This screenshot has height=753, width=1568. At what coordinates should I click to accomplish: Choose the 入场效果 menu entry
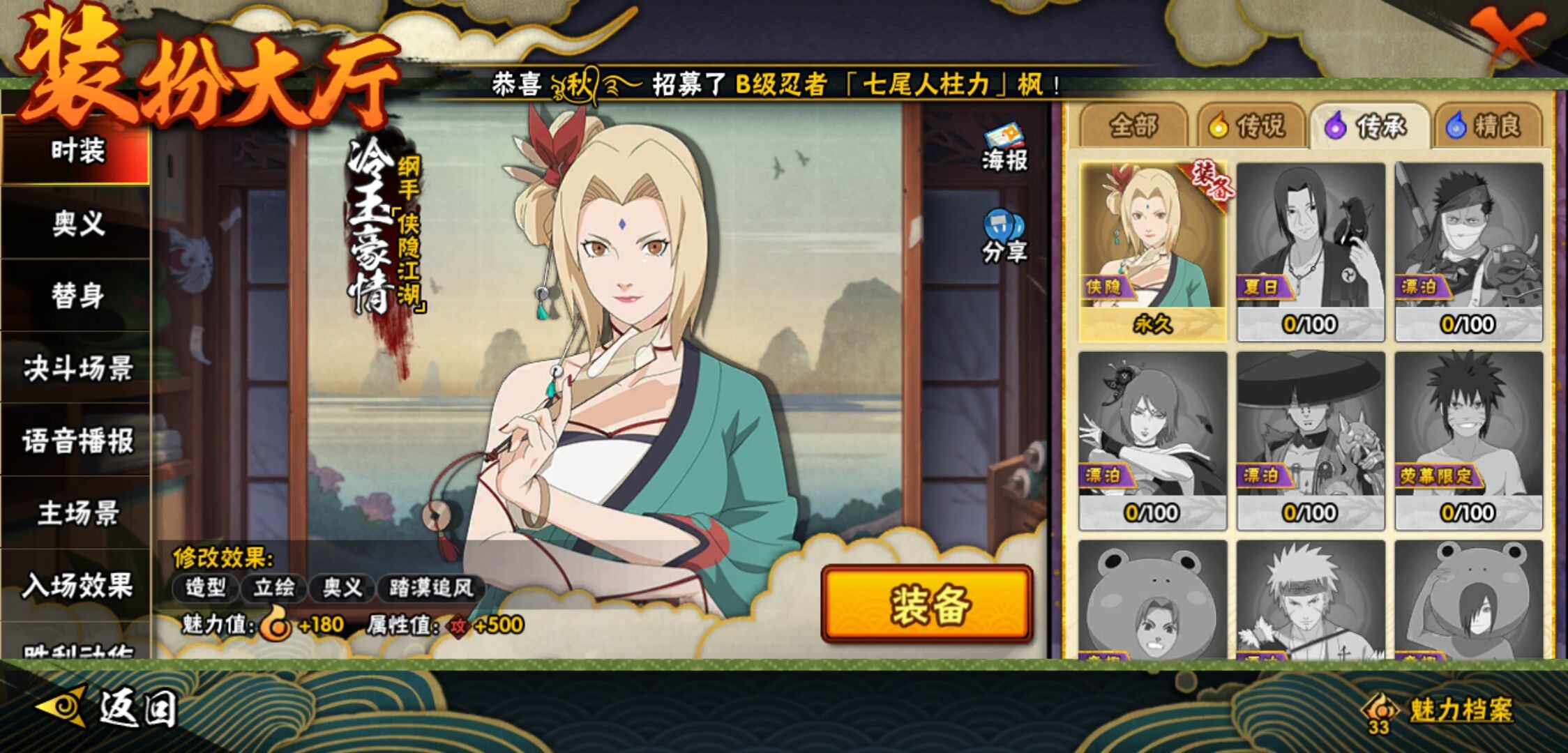coord(77,586)
